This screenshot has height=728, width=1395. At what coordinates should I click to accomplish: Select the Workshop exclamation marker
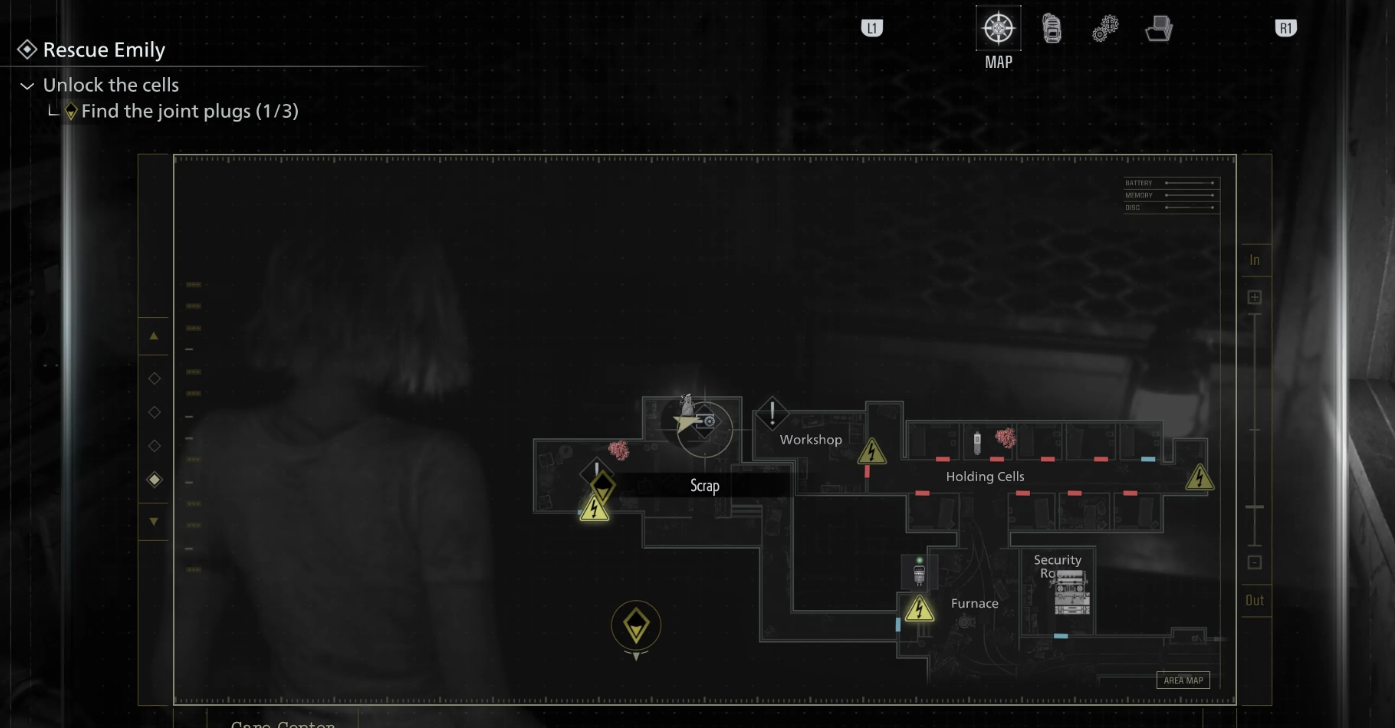[x=772, y=412]
